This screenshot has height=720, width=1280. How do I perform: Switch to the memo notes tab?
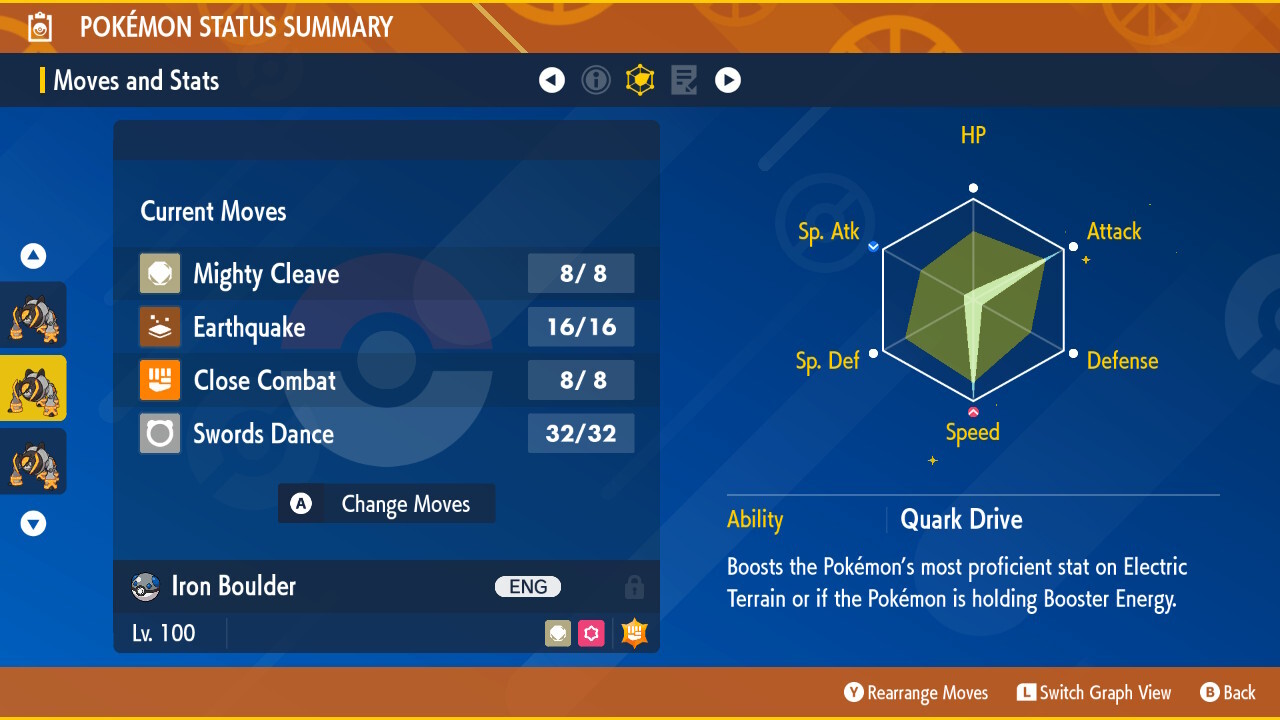click(684, 80)
